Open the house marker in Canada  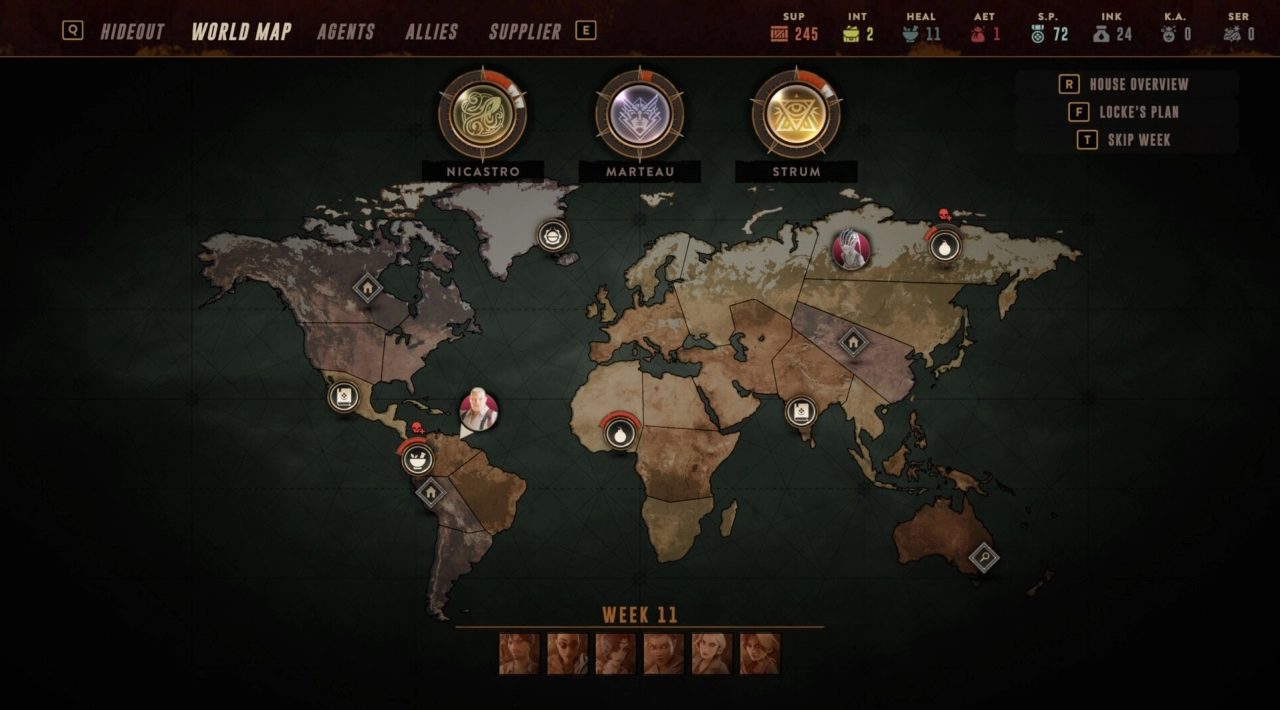[367, 289]
